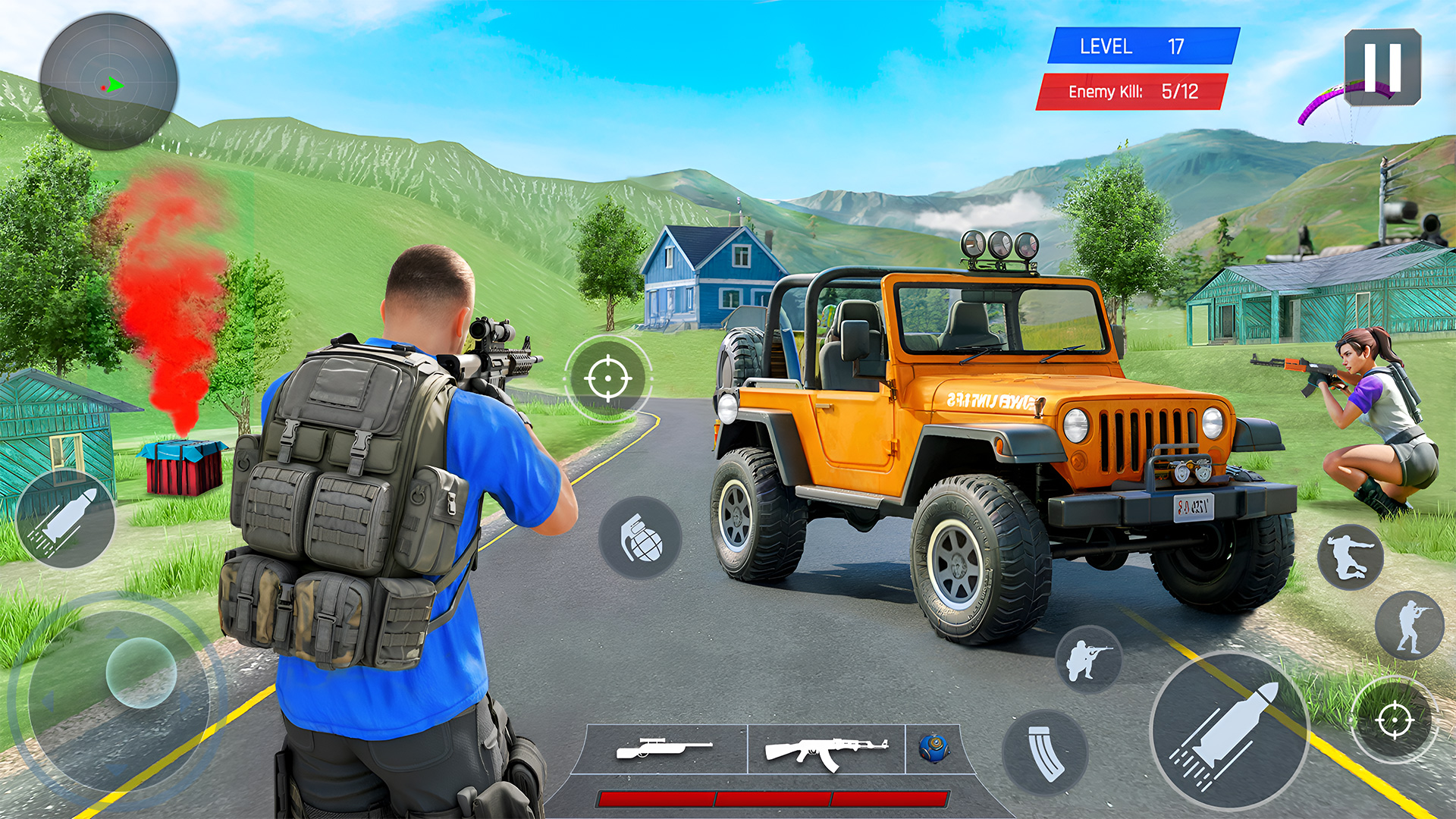Tap the crosshair scope icon near the jeep
Screen dimensions: 1456x819
[x=607, y=377]
